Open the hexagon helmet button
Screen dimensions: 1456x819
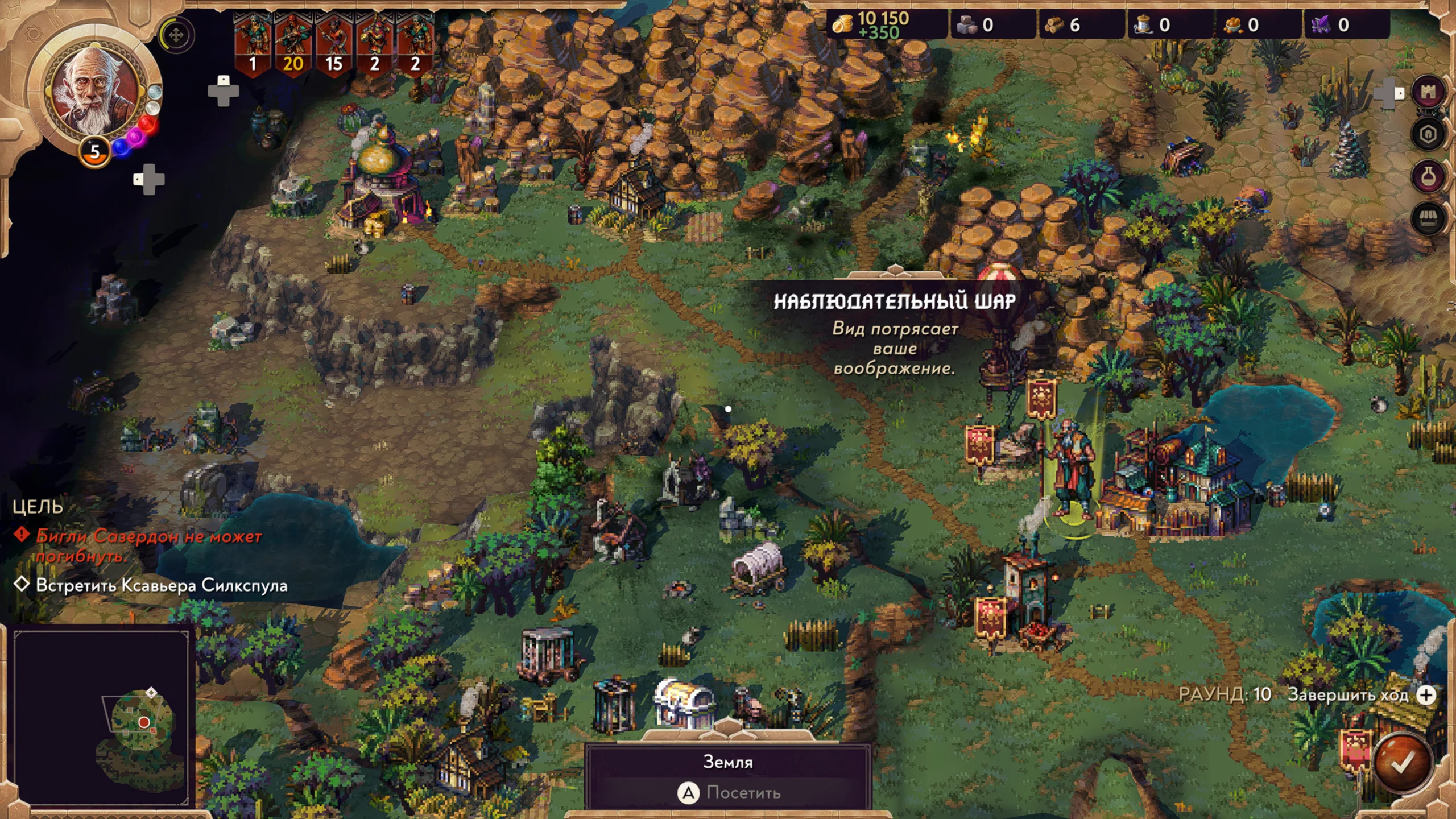coord(1428,135)
